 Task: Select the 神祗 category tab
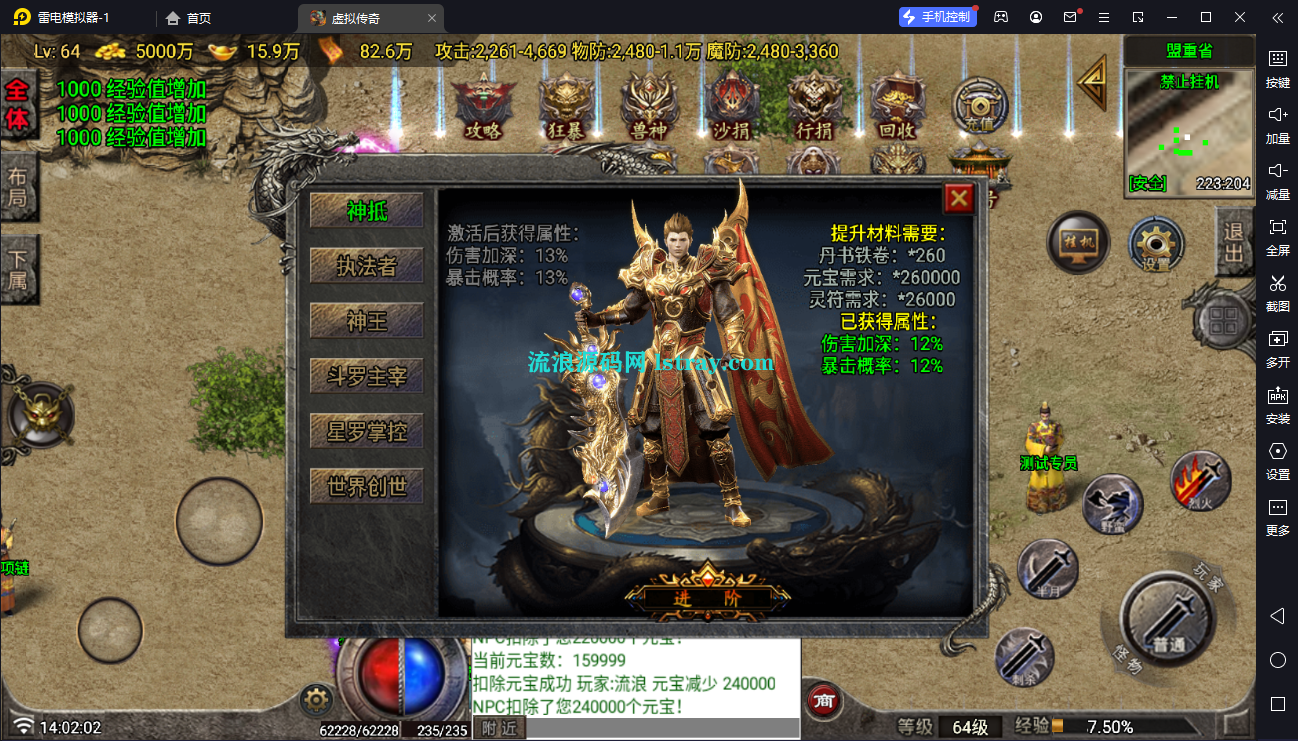pyautogui.click(x=367, y=211)
